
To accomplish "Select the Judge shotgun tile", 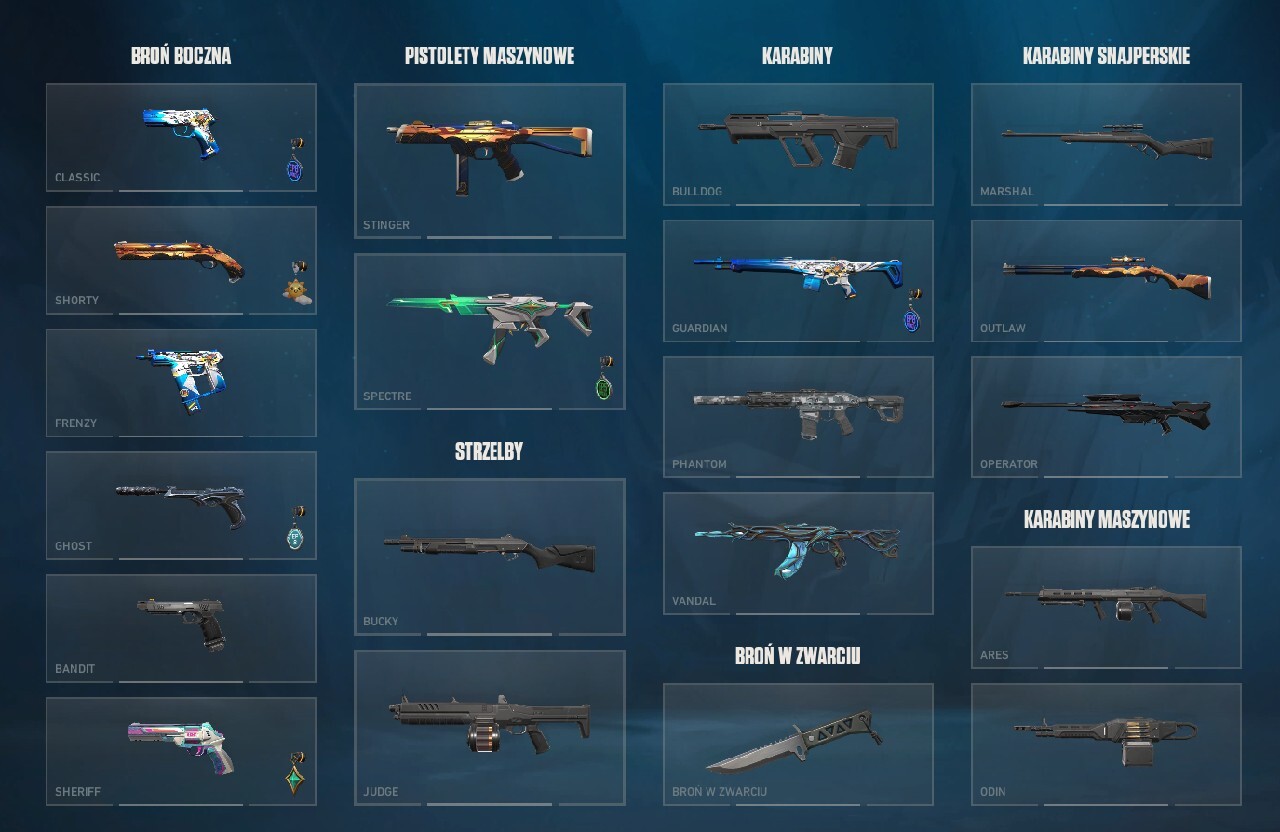I will point(489,728).
